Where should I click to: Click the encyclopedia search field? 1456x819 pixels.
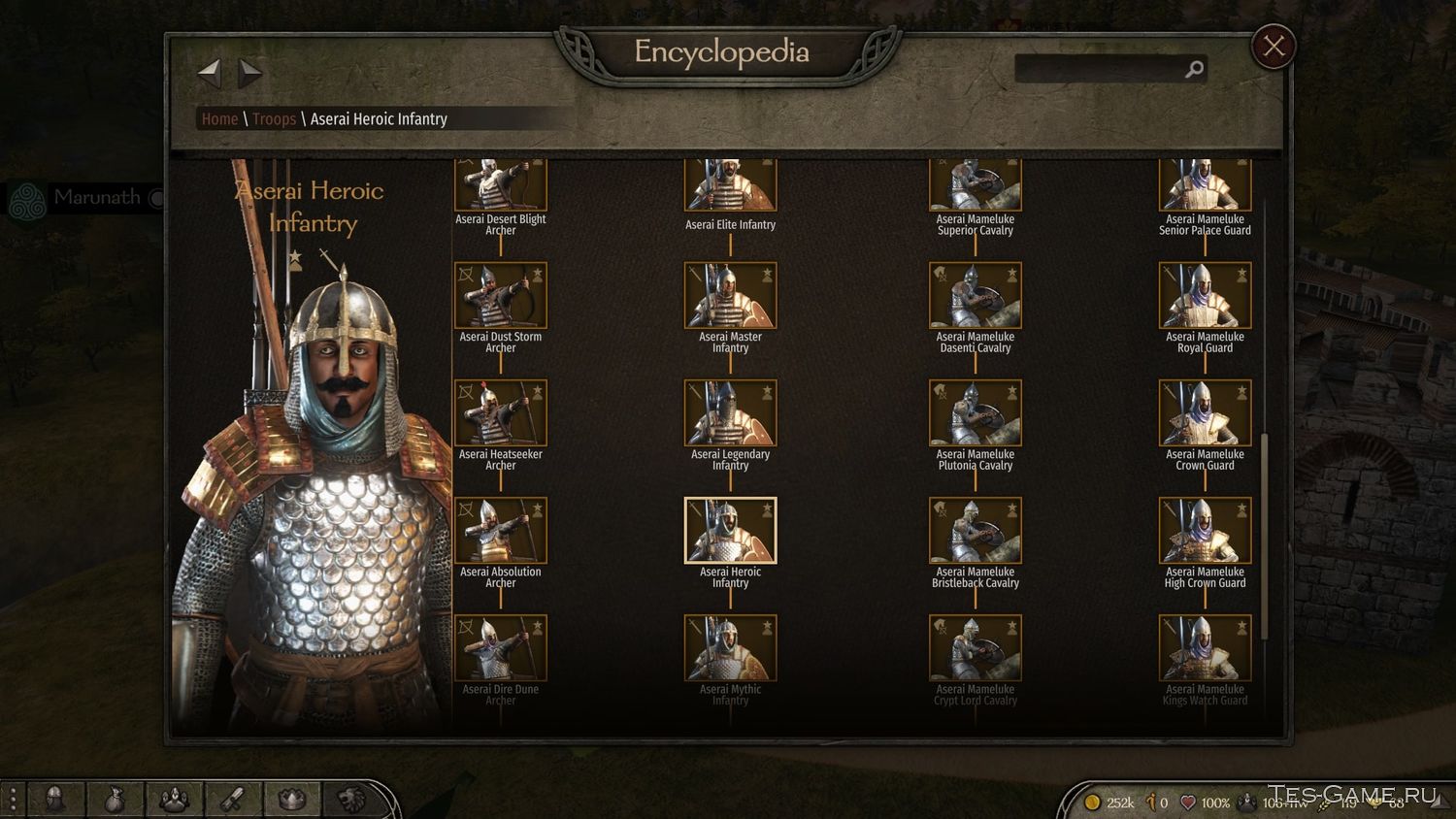point(1097,69)
